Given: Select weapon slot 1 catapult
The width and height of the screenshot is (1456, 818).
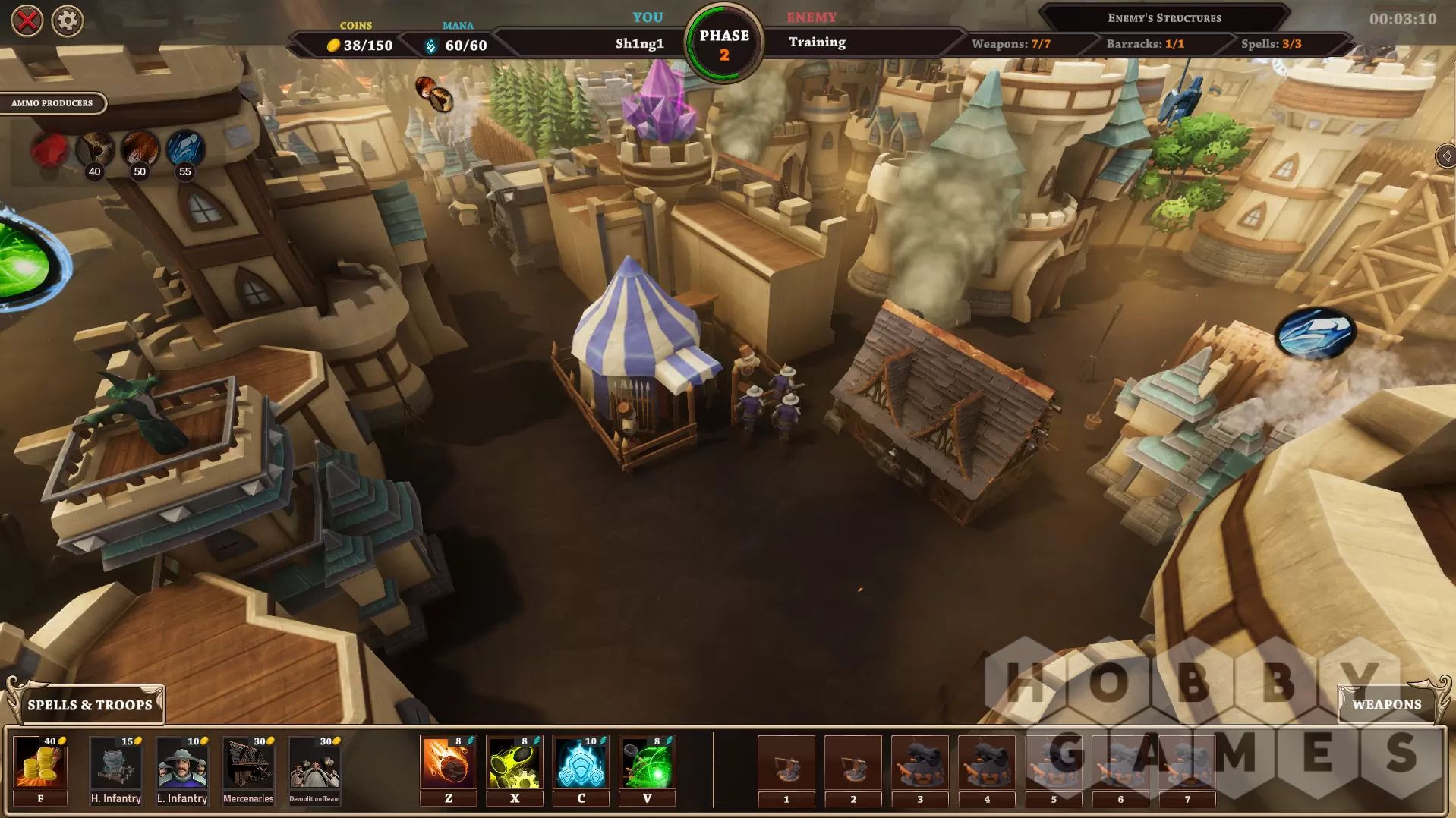Looking at the screenshot, I should [x=786, y=763].
